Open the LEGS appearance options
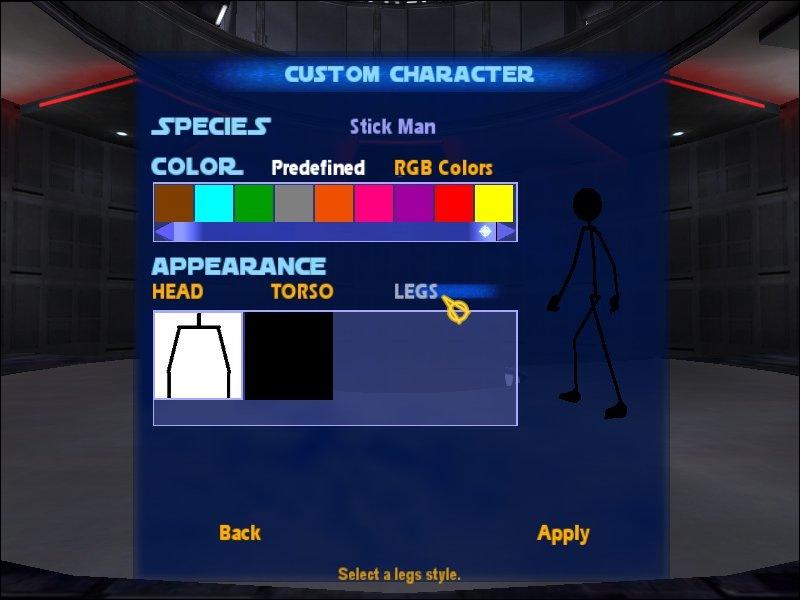Image resolution: width=800 pixels, height=600 pixels. (x=416, y=292)
